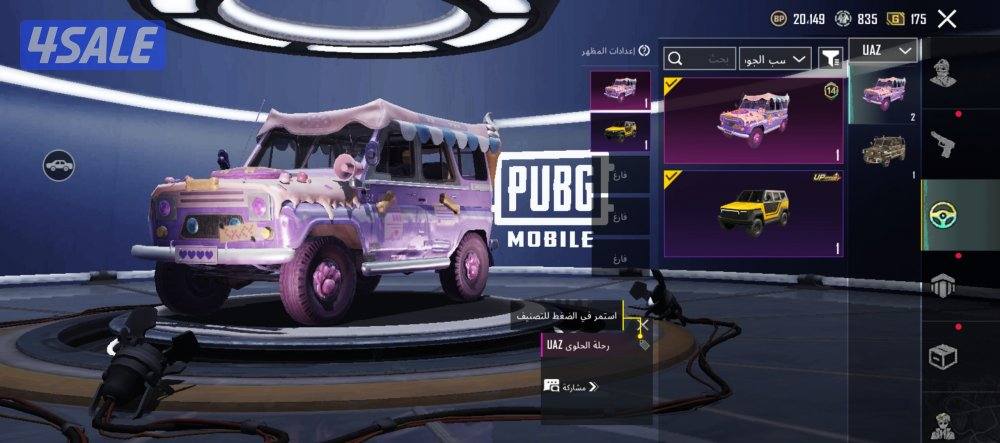The width and height of the screenshot is (1000, 443).
Task: Open the filter funnel options
Action: (830, 58)
